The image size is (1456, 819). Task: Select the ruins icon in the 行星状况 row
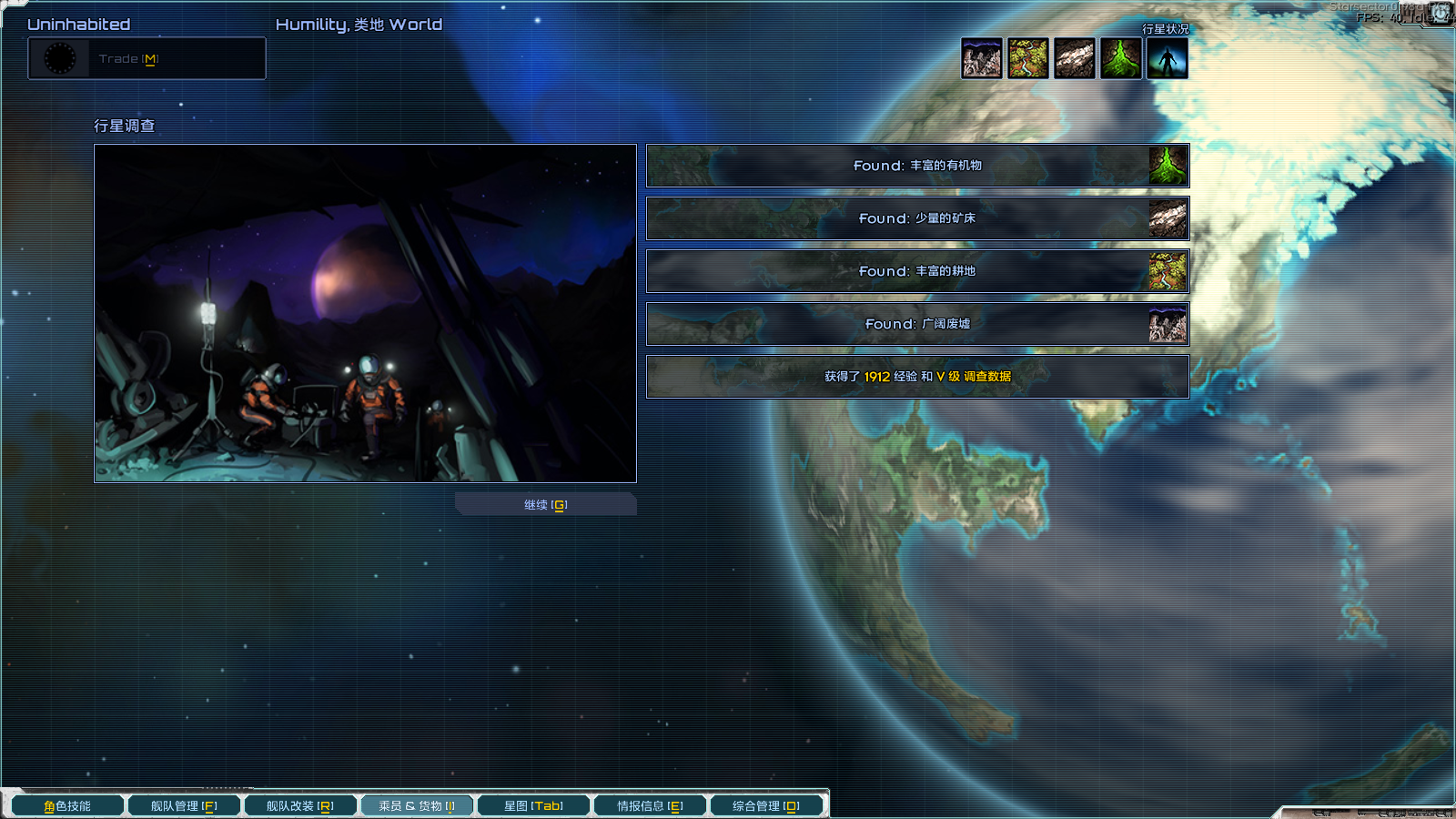982,59
